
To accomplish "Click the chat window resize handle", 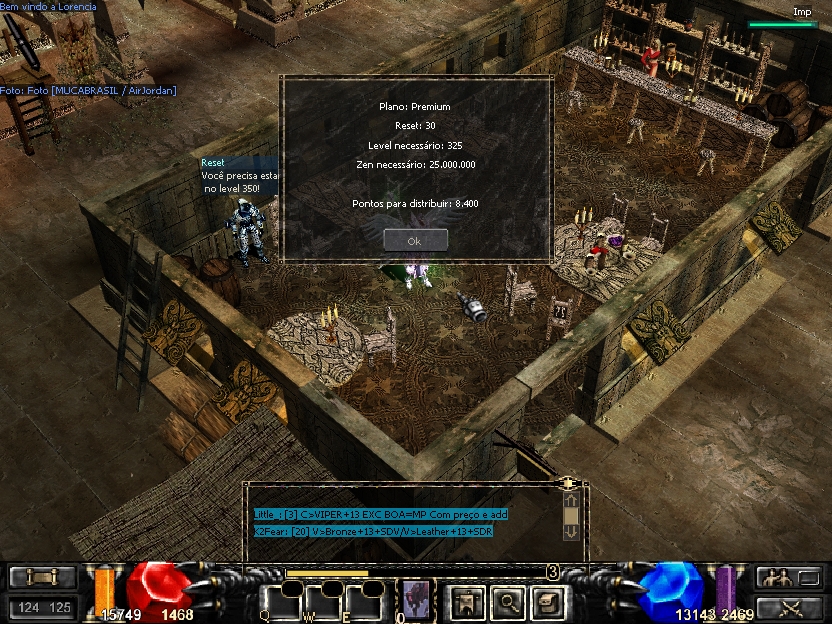I will tap(568, 483).
